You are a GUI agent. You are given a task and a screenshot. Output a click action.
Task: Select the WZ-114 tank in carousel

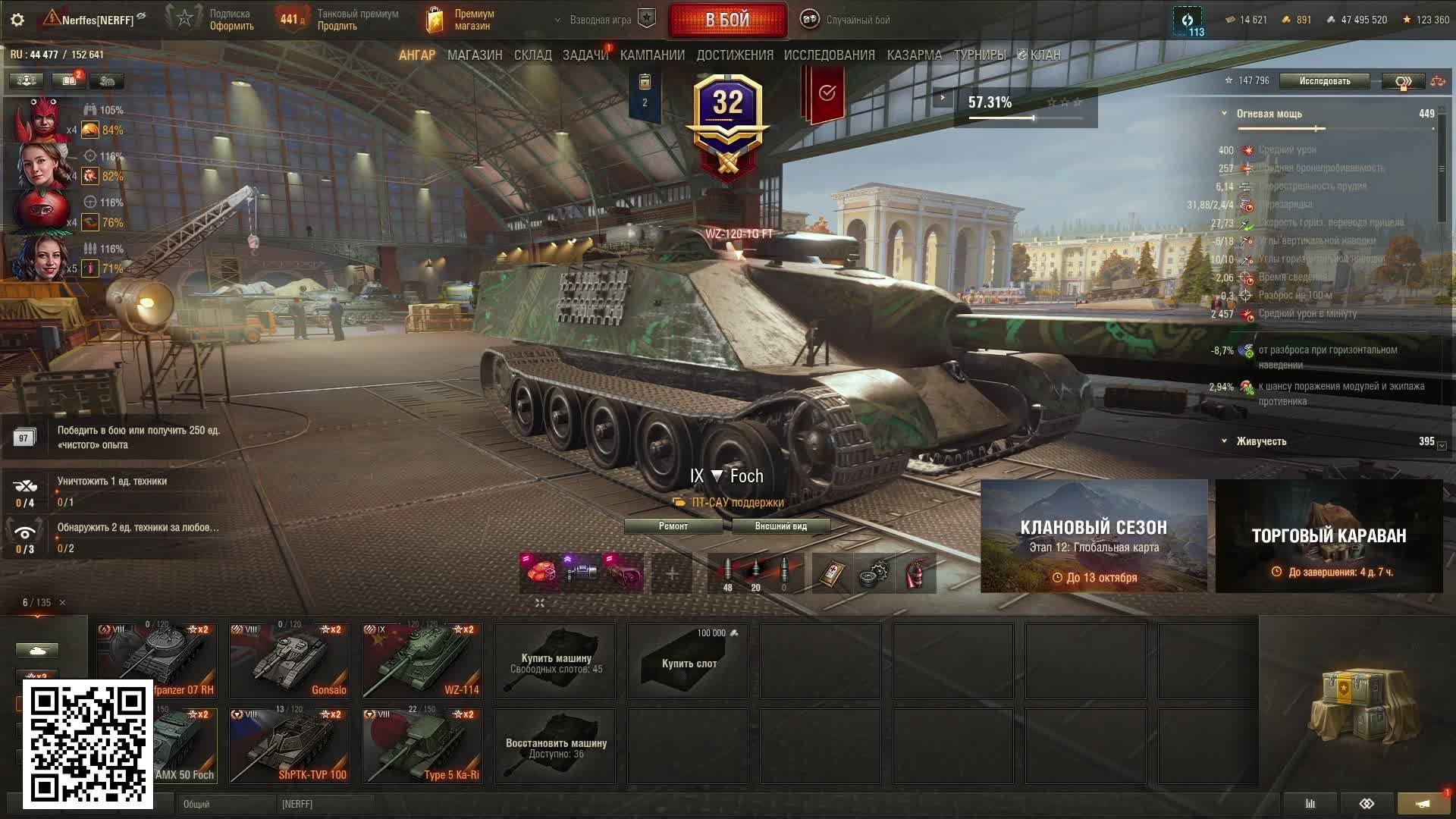(x=422, y=661)
